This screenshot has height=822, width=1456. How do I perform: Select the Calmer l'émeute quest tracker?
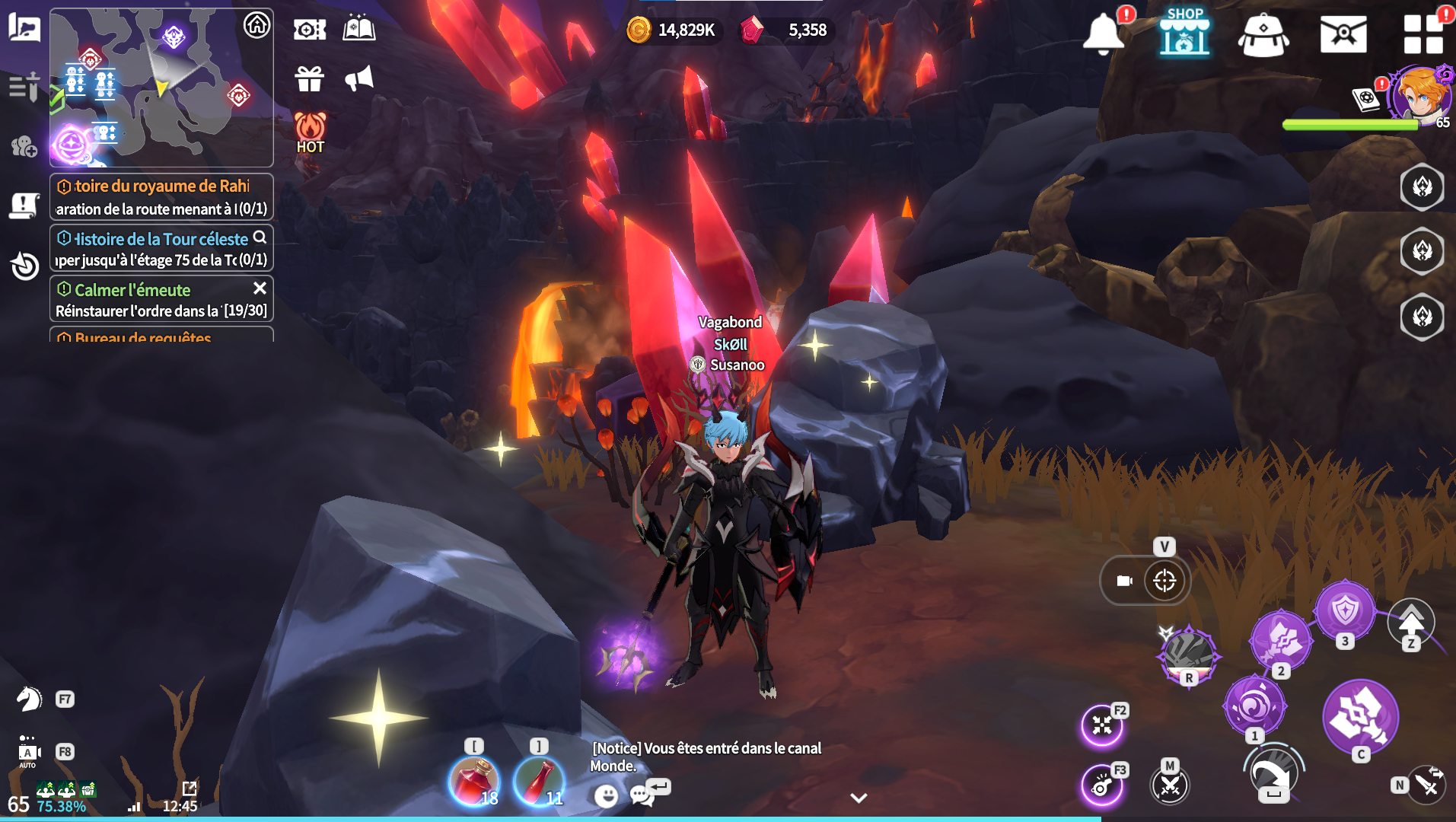[x=152, y=299]
